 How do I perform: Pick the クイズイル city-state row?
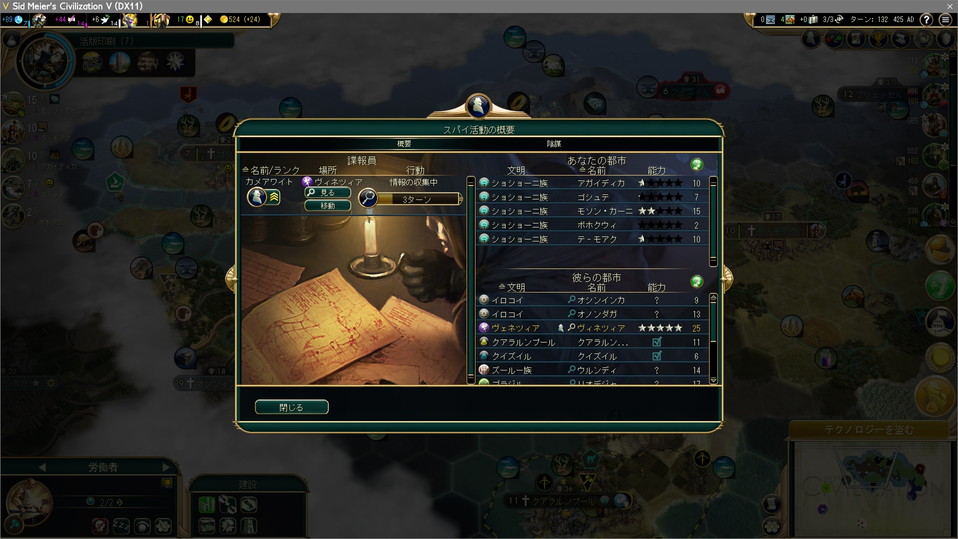(x=592, y=355)
